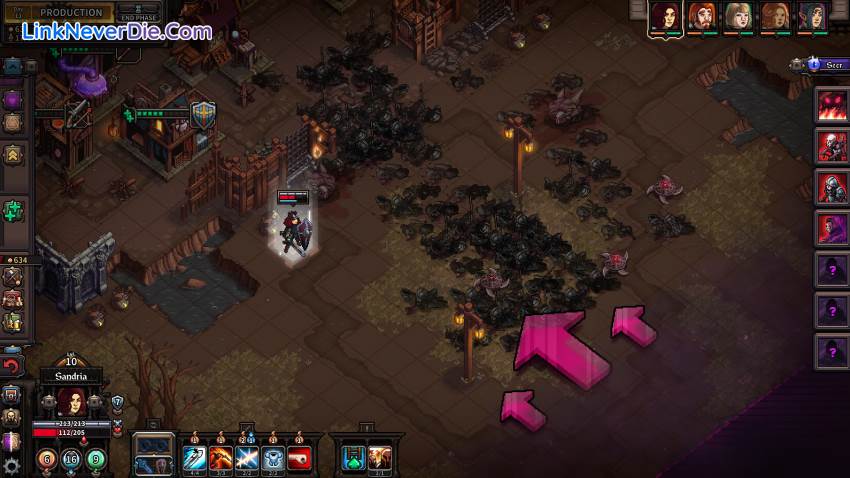Click Sandria's large character portrait
The height and width of the screenshot is (478, 850).
click(70, 402)
